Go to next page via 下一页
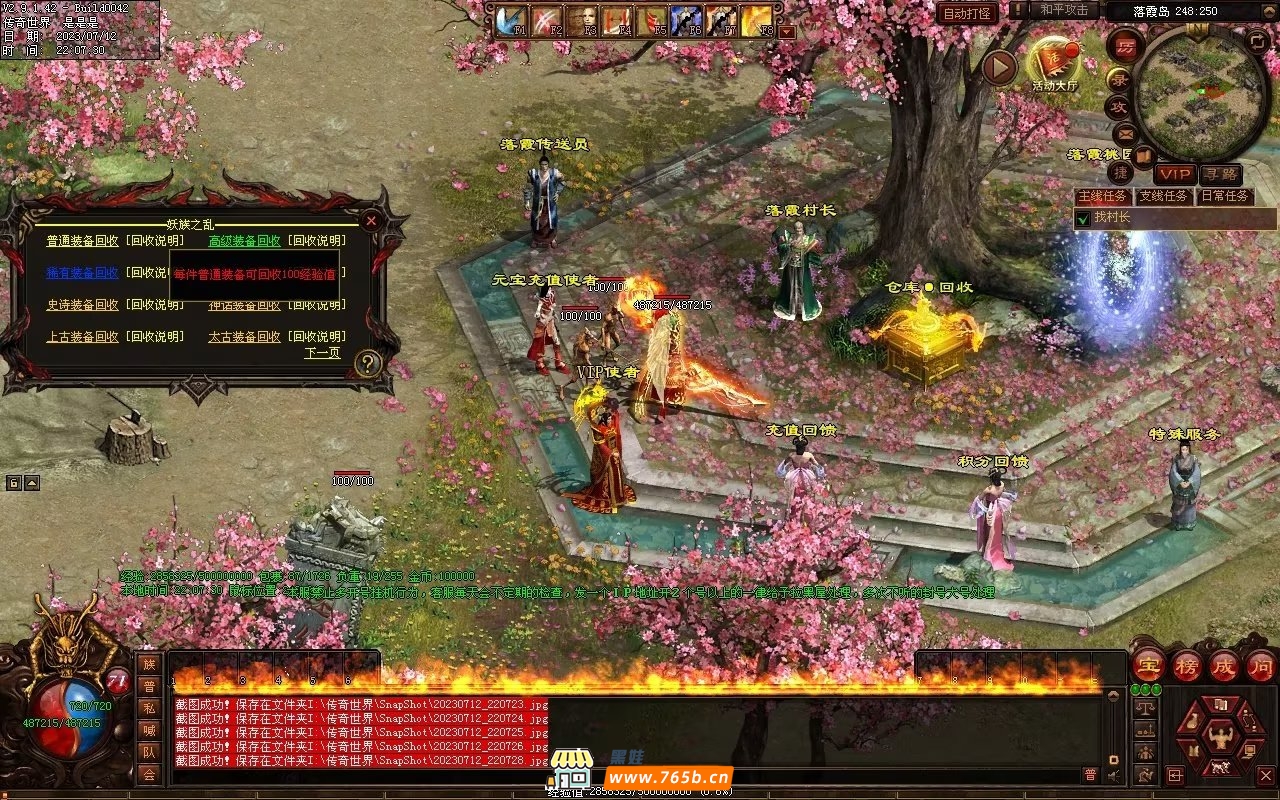Image resolution: width=1280 pixels, height=800 pixels. coord(322,353)
